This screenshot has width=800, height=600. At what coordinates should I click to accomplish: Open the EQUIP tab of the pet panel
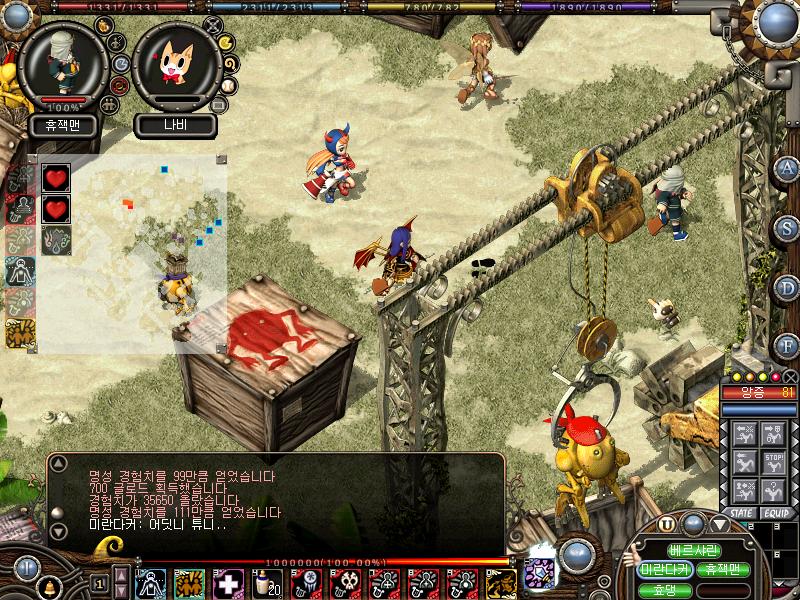(x=775, y=513)
